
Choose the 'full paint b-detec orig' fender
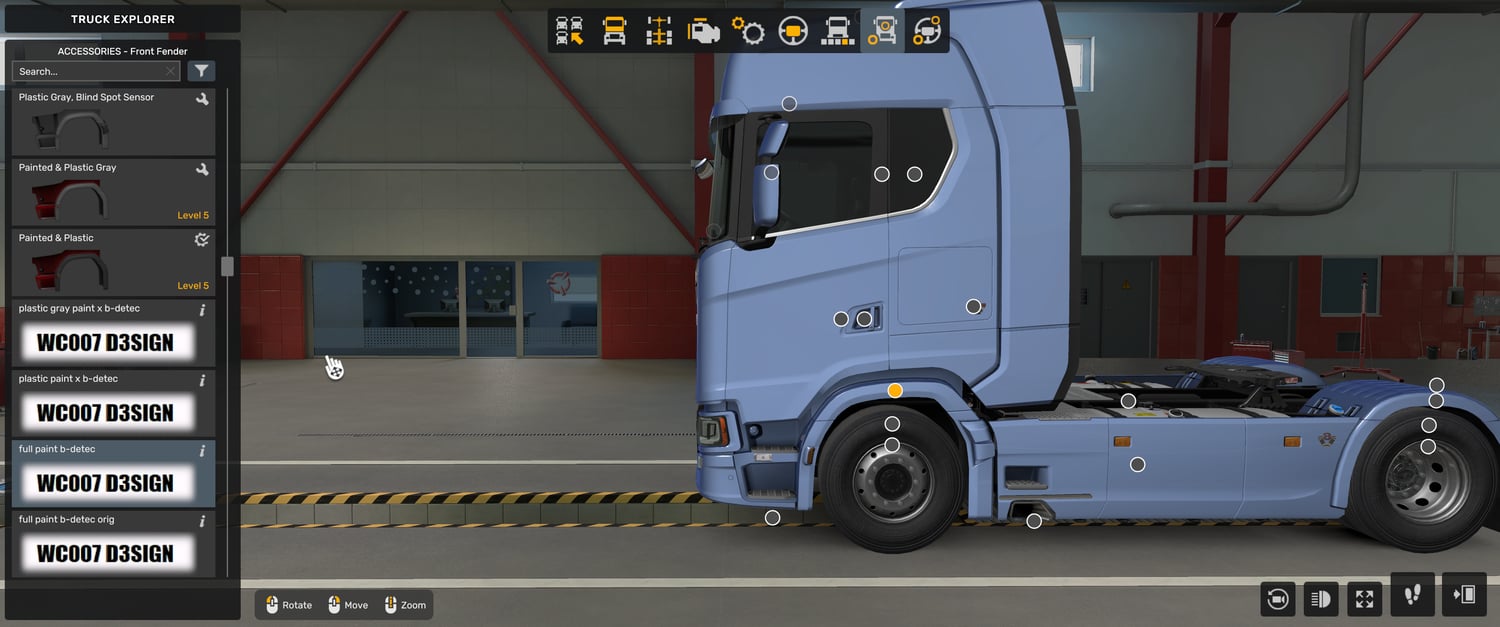point(113,543)
